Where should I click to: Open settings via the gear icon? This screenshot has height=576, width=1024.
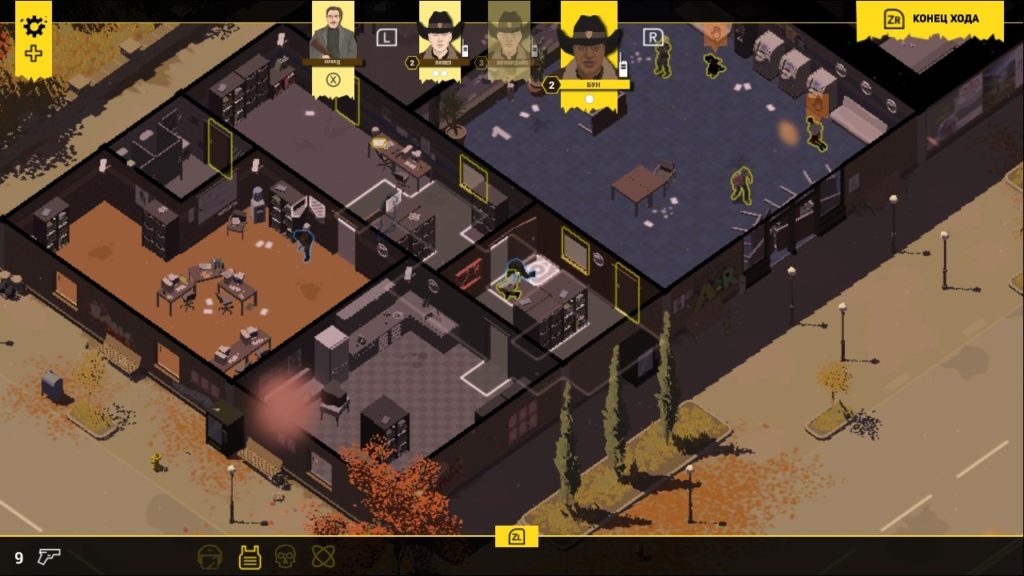[34, 26]
